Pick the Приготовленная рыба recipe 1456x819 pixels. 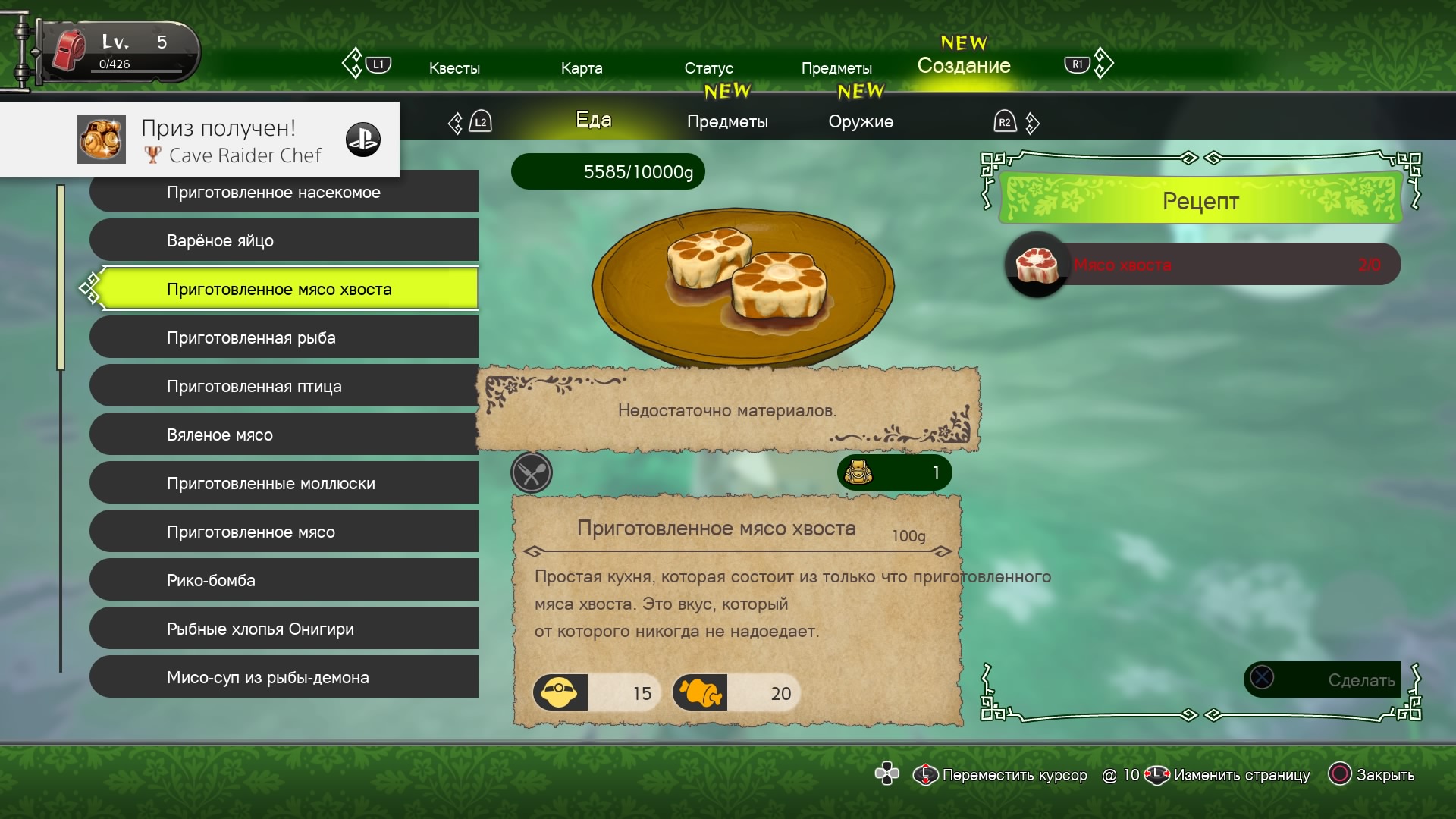[x=284, y=337]
